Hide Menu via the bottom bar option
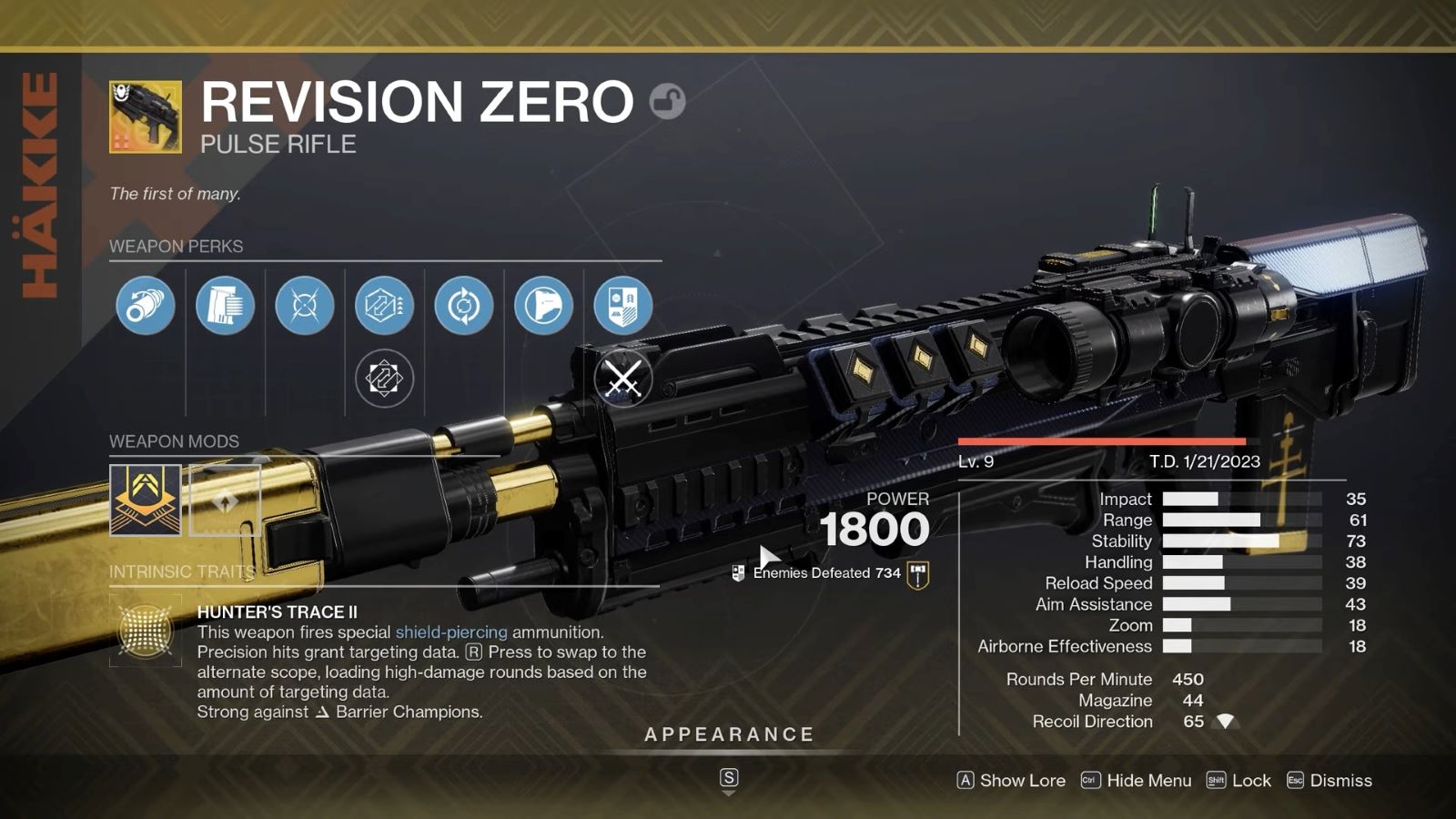1456x819 pixels. coord(1139,781)
